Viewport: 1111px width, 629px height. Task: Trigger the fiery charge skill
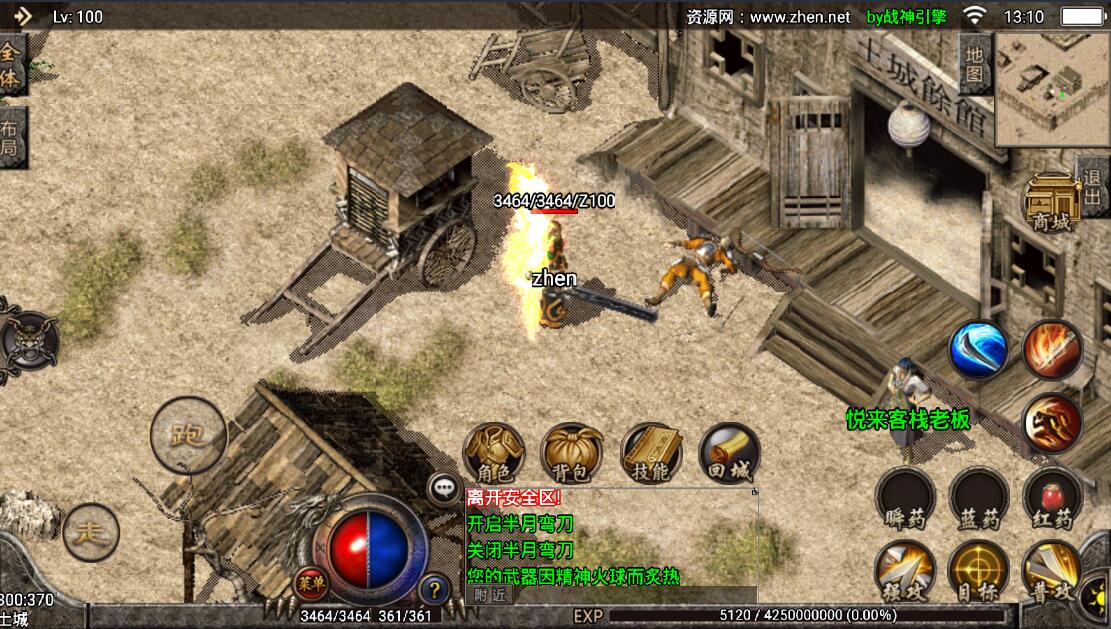click(1052, 422)
